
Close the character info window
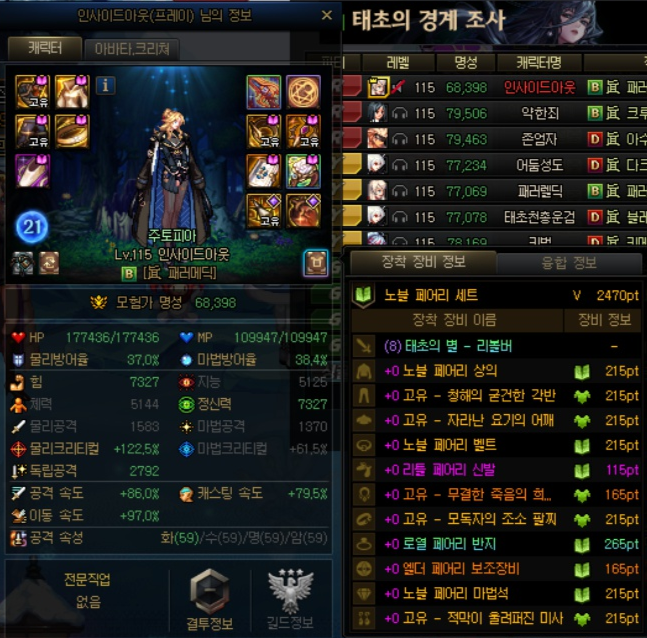point(327,15)
